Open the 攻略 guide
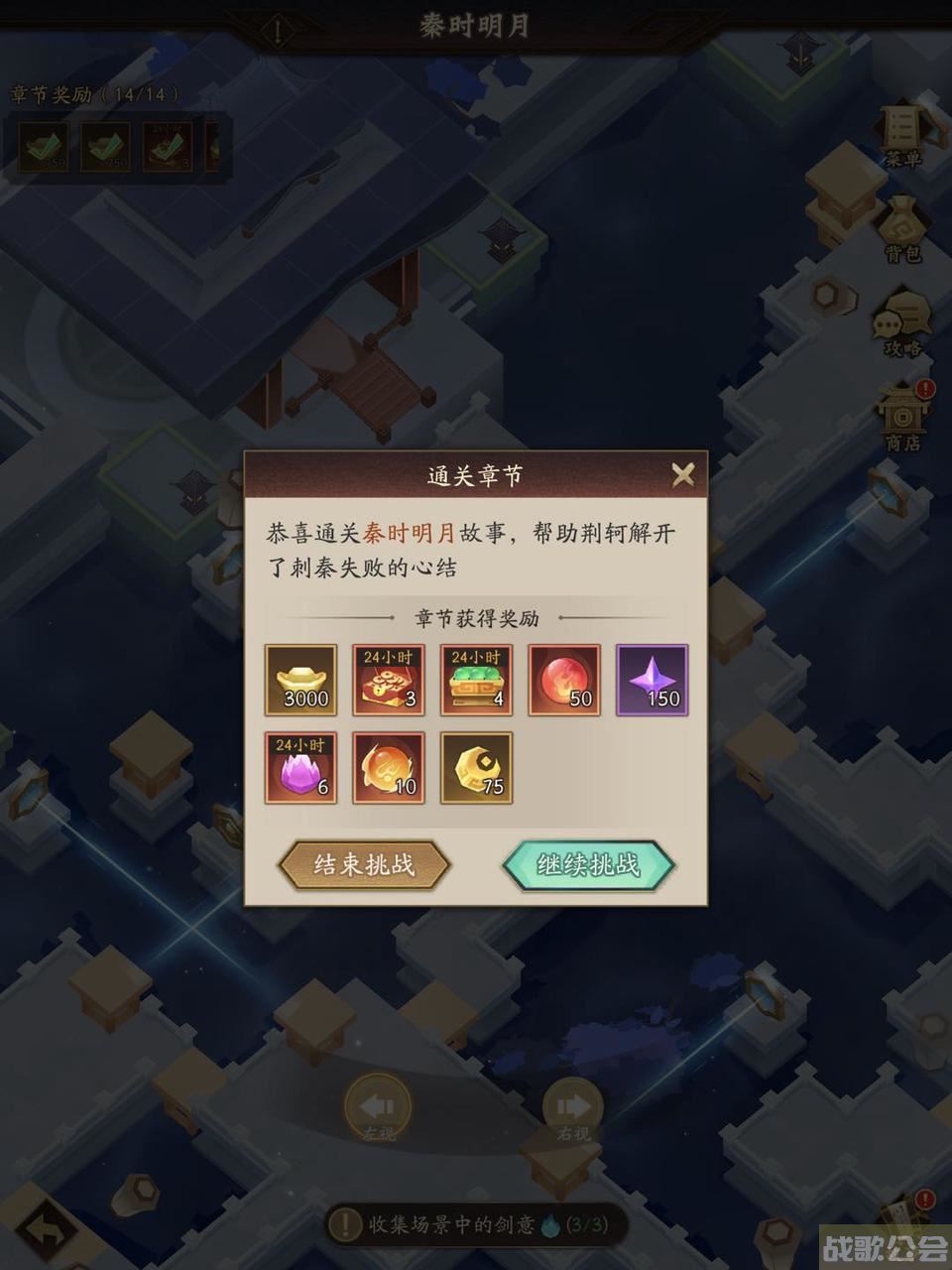 902,323
